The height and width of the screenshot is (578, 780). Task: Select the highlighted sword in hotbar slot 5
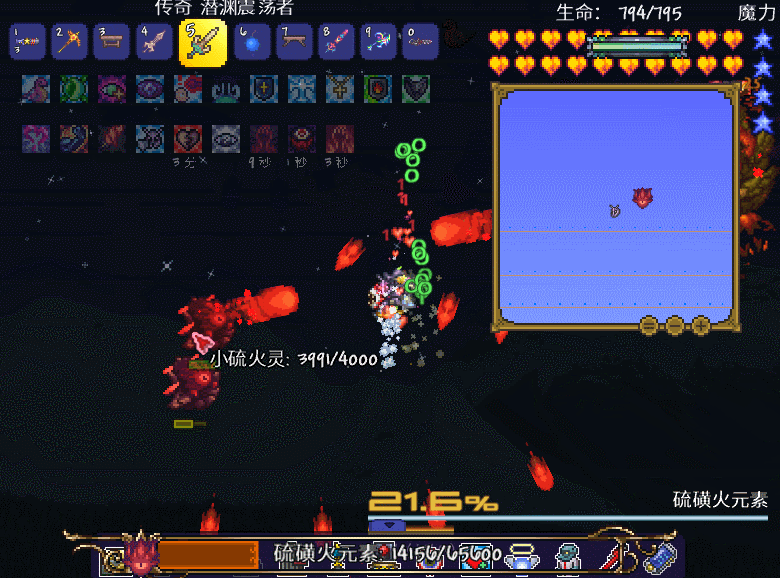202,43
